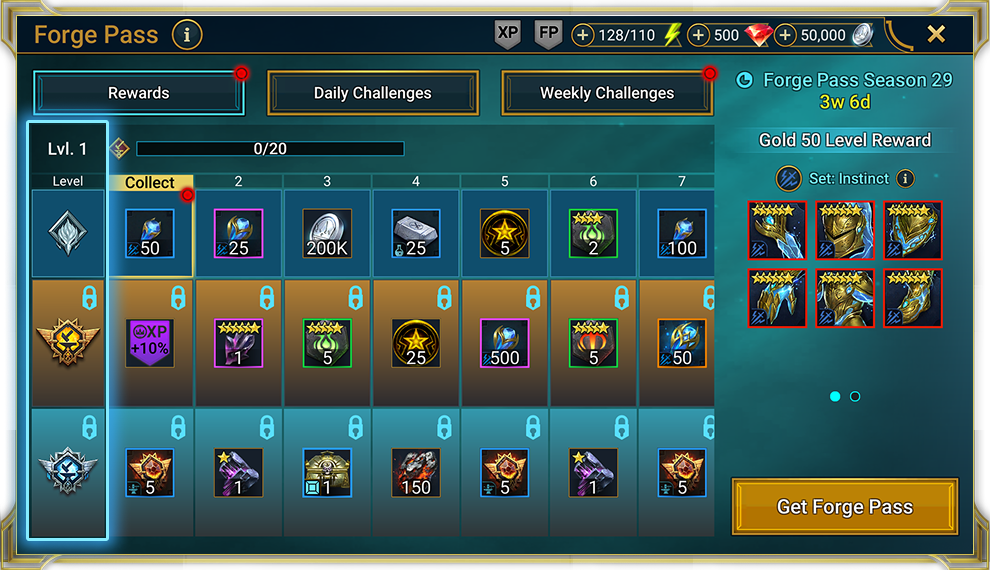Click the XP booster icon

(x=508, y=34)
